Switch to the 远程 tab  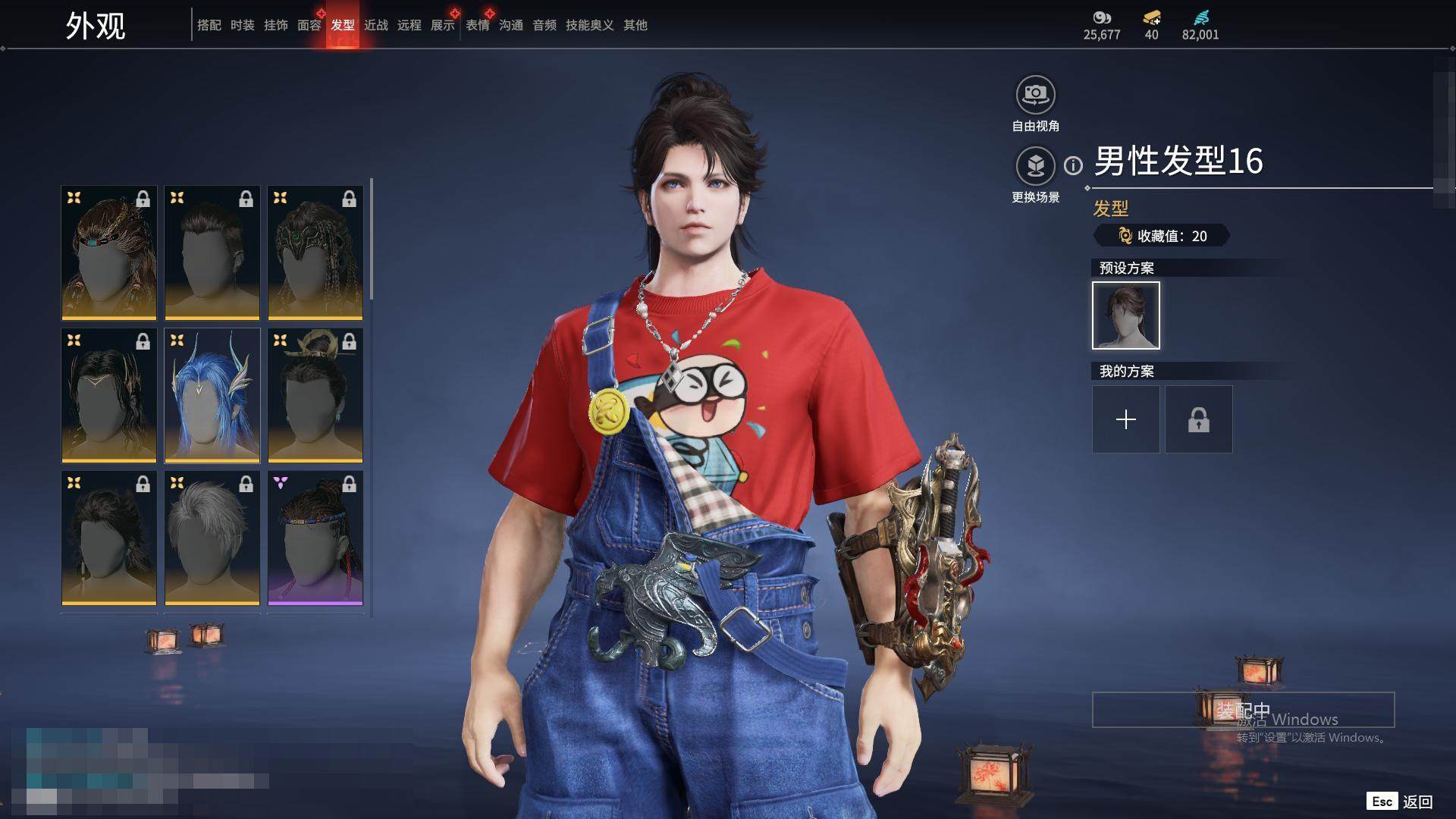tap(409, 25)
